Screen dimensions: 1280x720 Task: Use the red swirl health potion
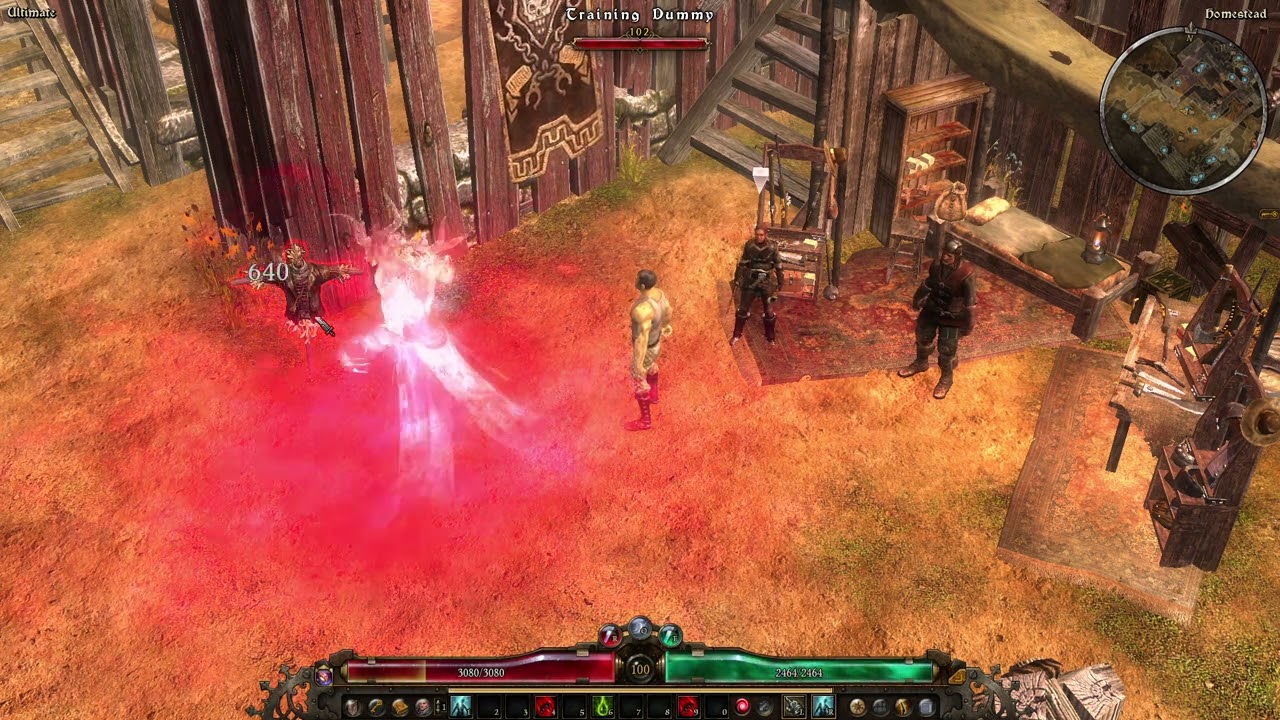pyautogui.click(x=743, y=707)
